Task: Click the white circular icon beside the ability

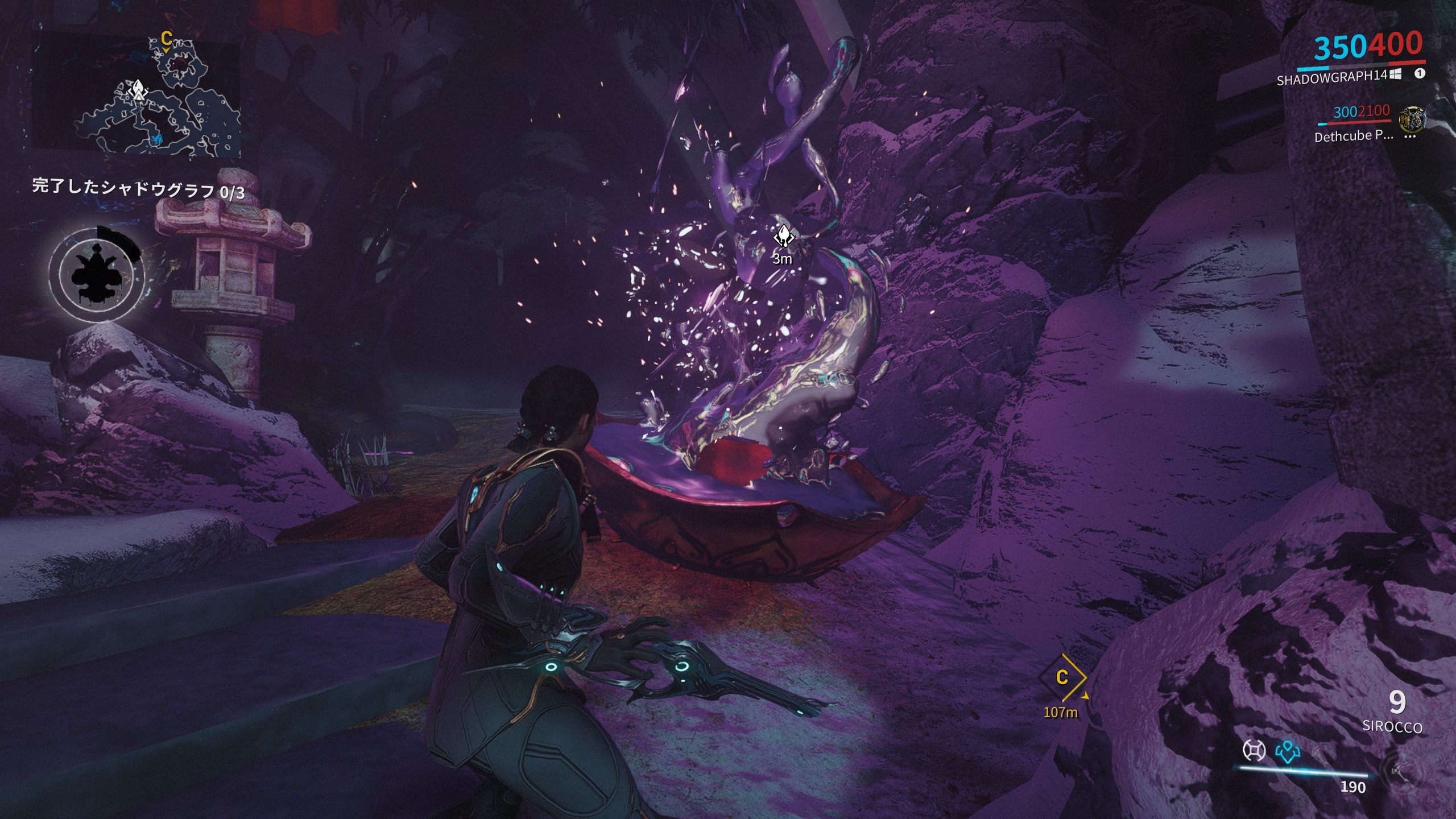Action: [x=1254, y=751]
